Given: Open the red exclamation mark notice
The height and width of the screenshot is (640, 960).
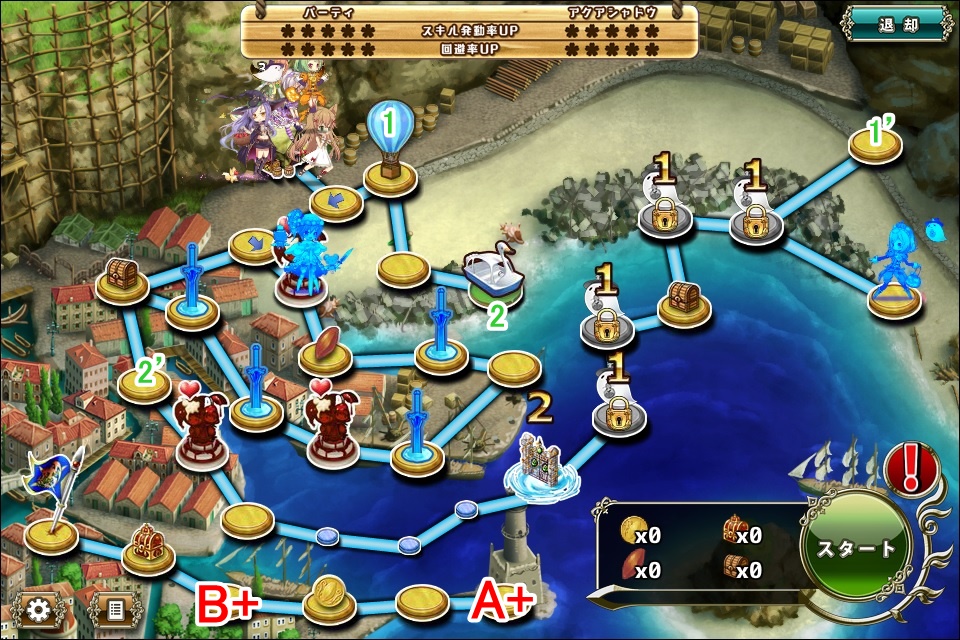Looking at the screenshot, I should pyautogui.click(x=911, y=468).
